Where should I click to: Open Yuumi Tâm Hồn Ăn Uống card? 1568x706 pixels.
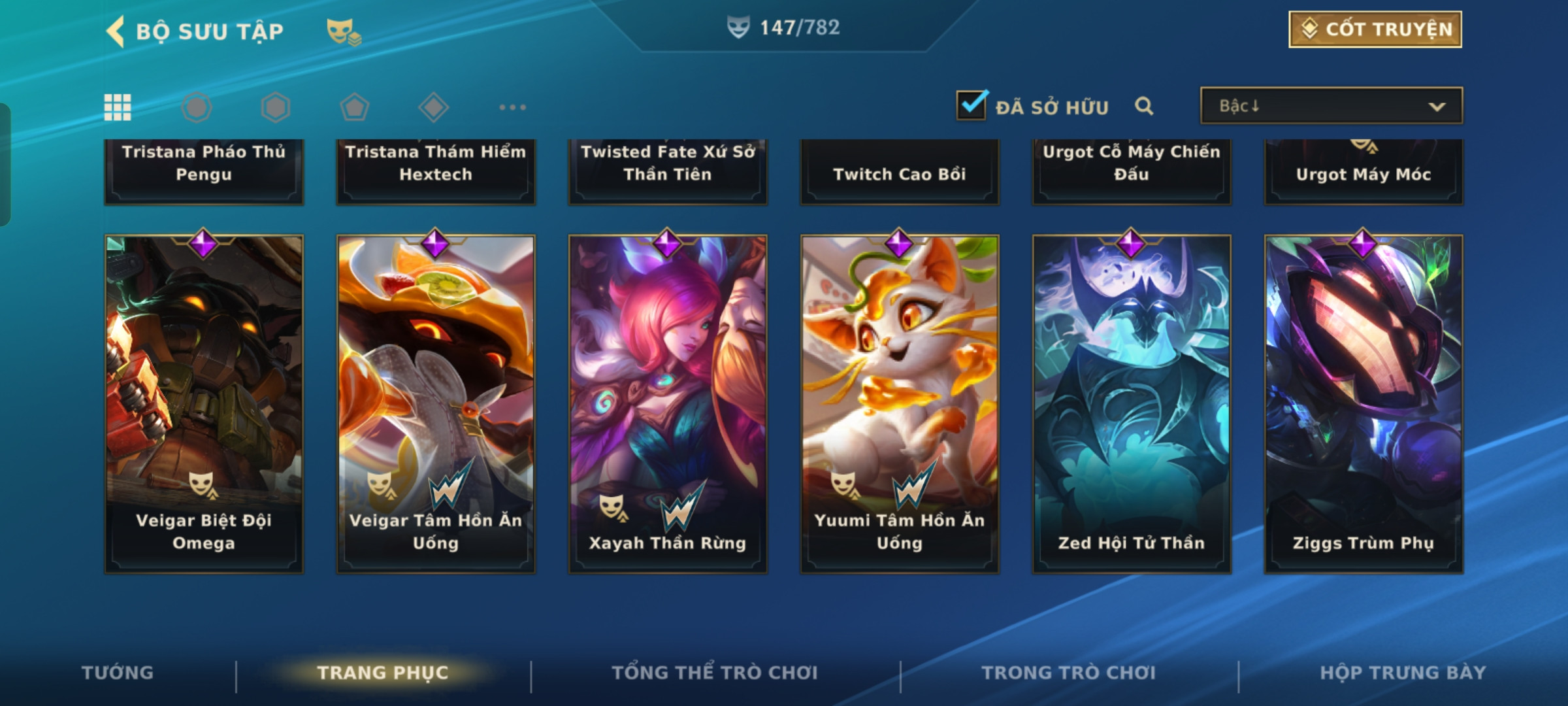coord(900,404)
